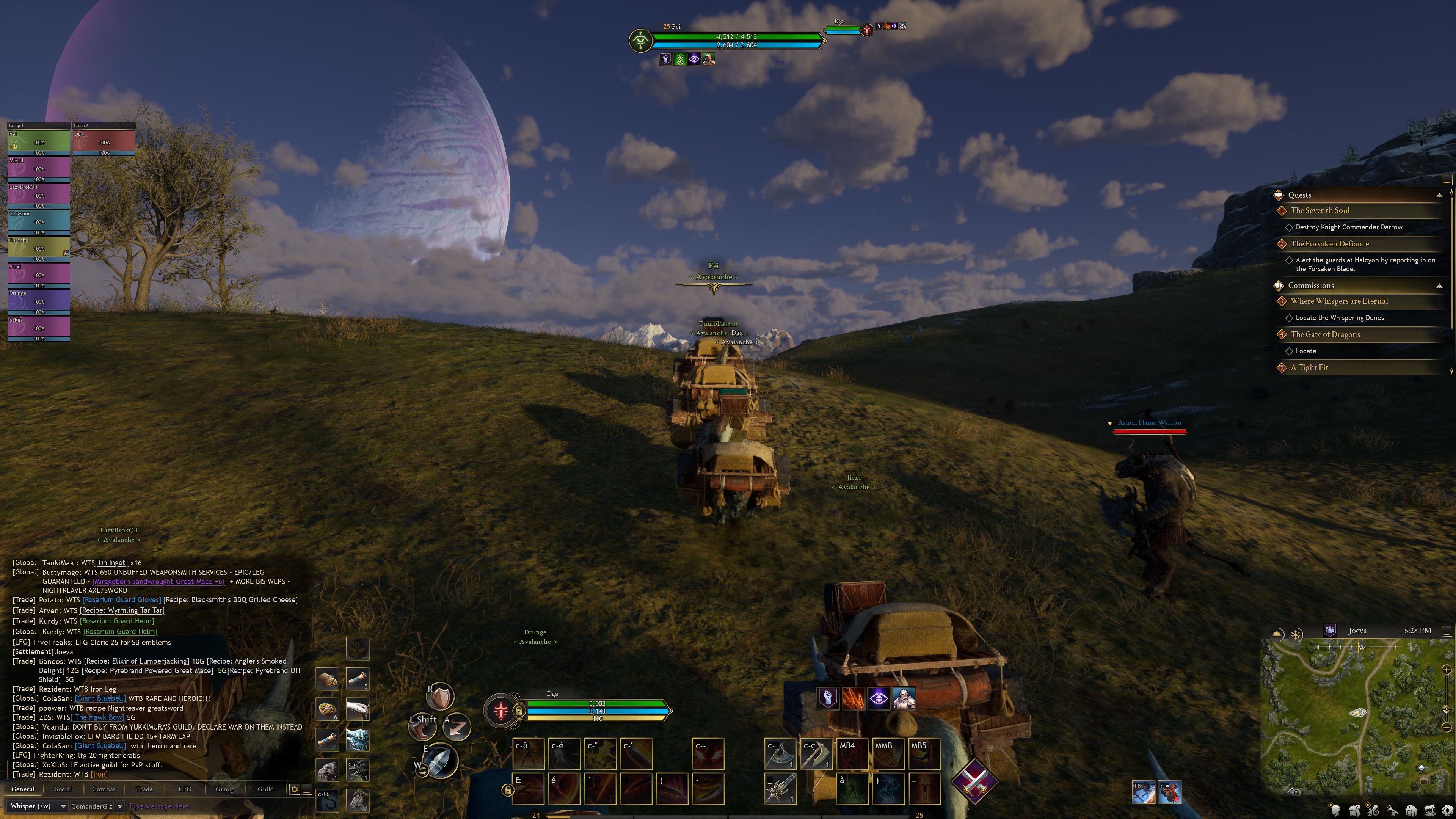
Task: Zoom out on the minimap
Action: click(x=1447, y=727)
